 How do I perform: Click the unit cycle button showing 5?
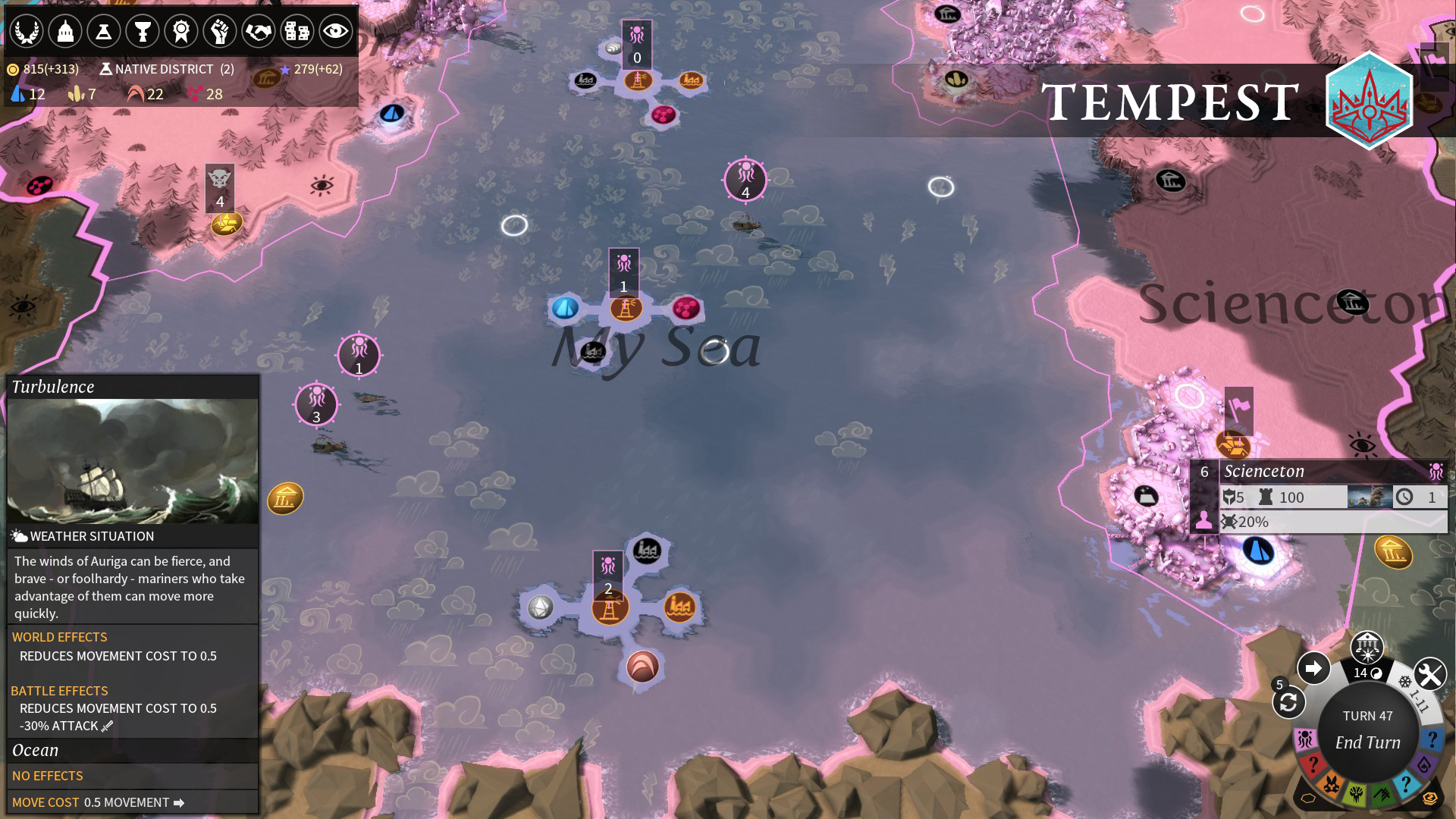[1288, 703]
